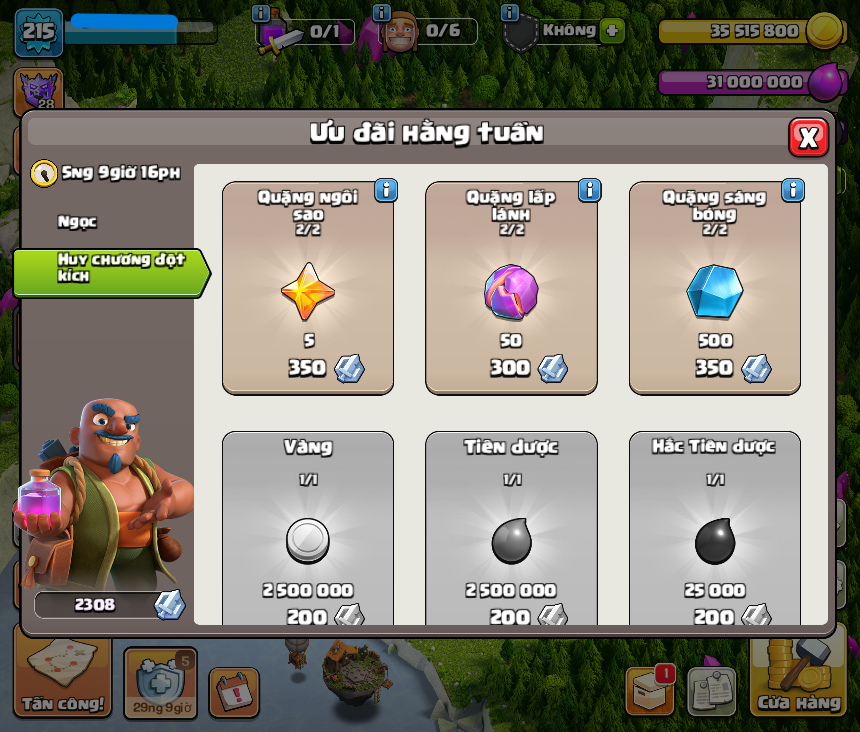The width and height of the screenshot is (860, 732).
Task: Add a shield with the green plus
Action: coord(612,31)
